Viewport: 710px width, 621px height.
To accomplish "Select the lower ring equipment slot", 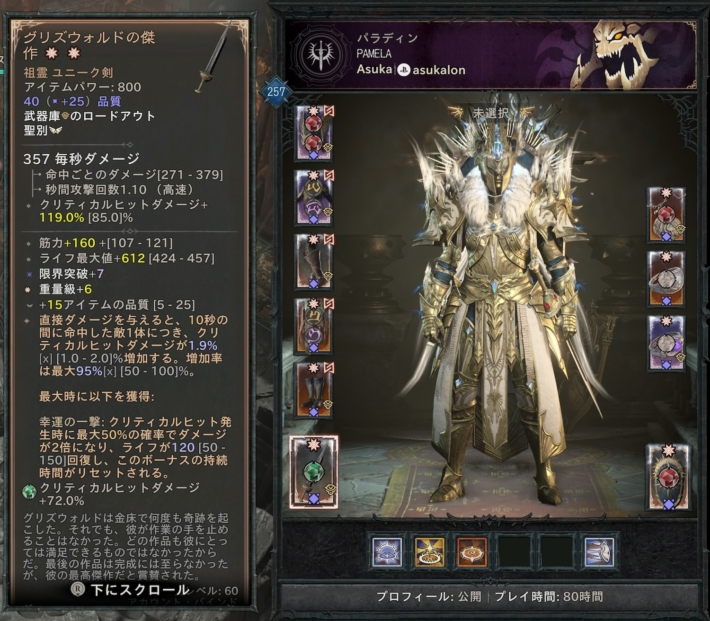I will coord(666,339).
